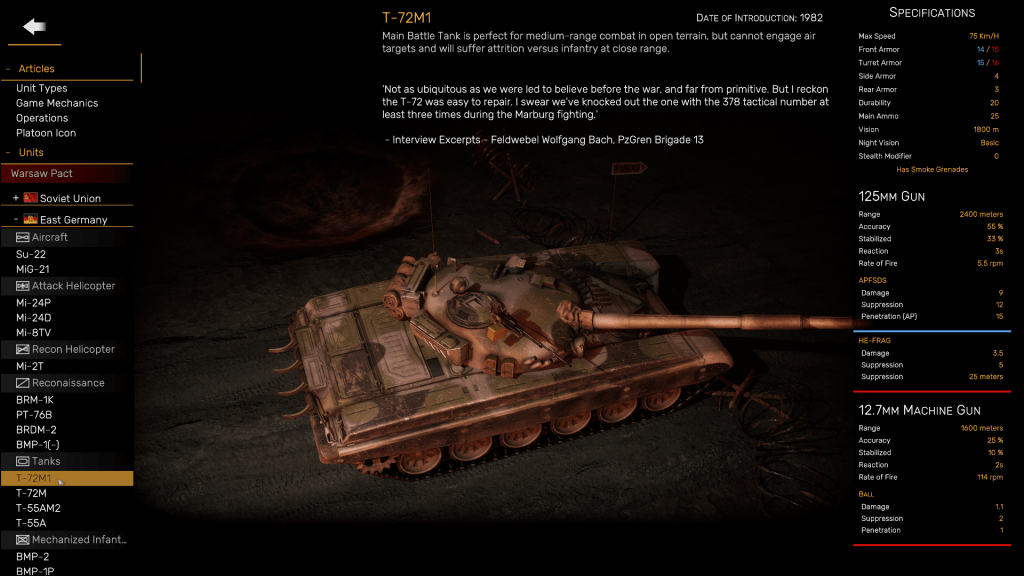Collapse the East Germany unit list

tap(16, 220)
